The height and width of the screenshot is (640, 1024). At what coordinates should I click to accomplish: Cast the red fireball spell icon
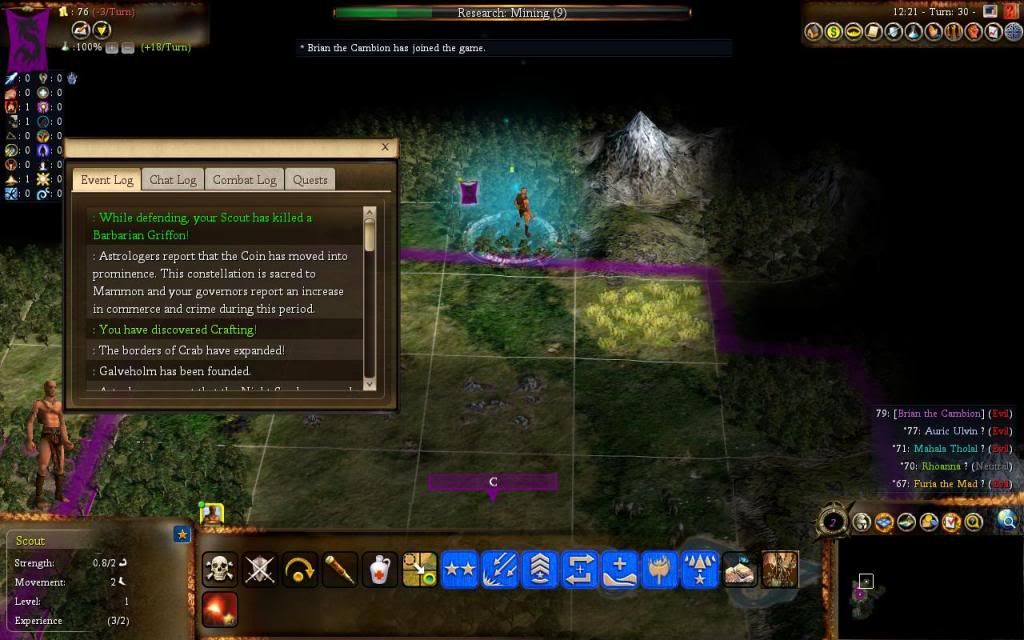coord(220,608)
